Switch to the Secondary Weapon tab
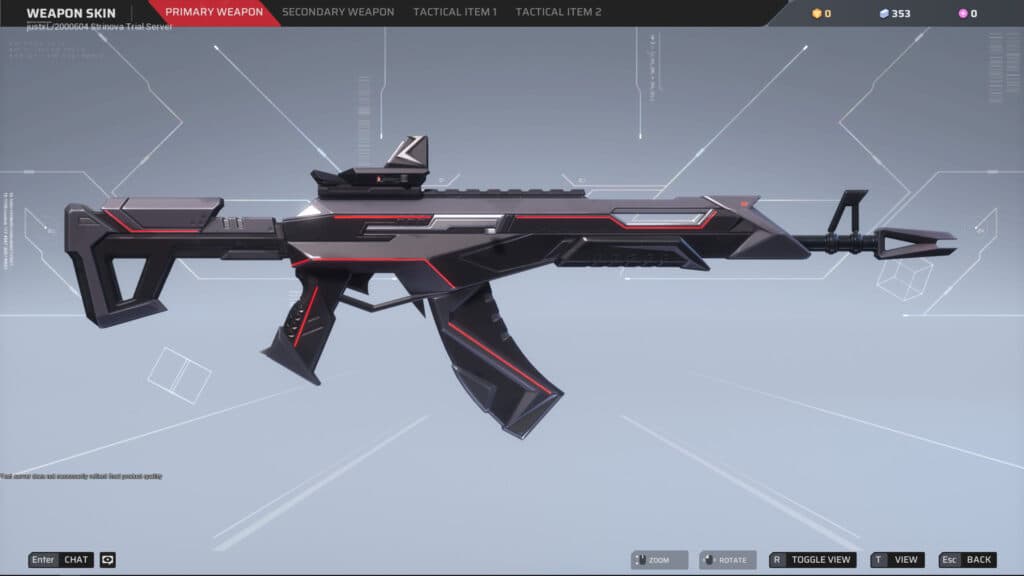 340,13
